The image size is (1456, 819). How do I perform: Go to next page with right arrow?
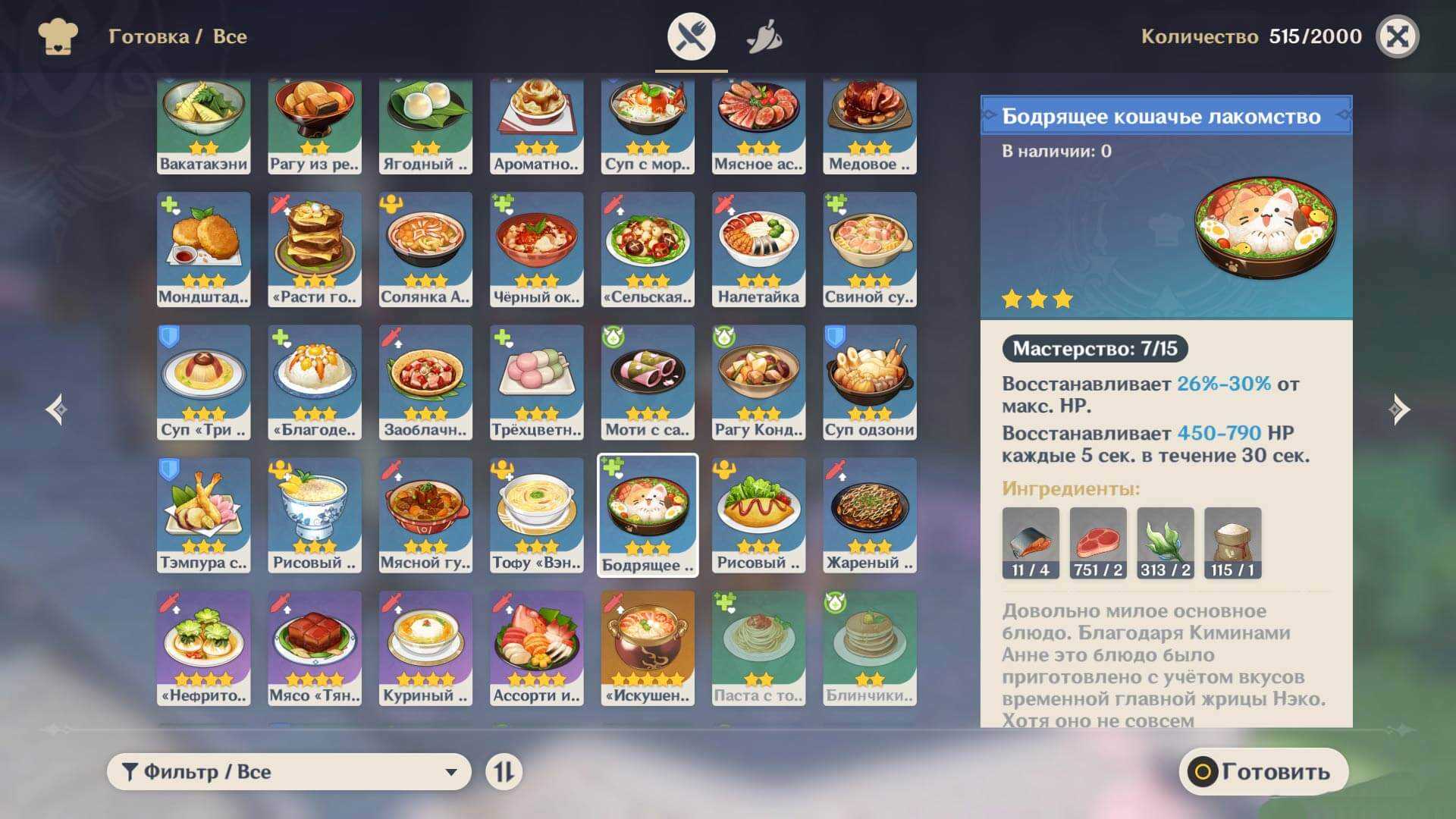1399,409
